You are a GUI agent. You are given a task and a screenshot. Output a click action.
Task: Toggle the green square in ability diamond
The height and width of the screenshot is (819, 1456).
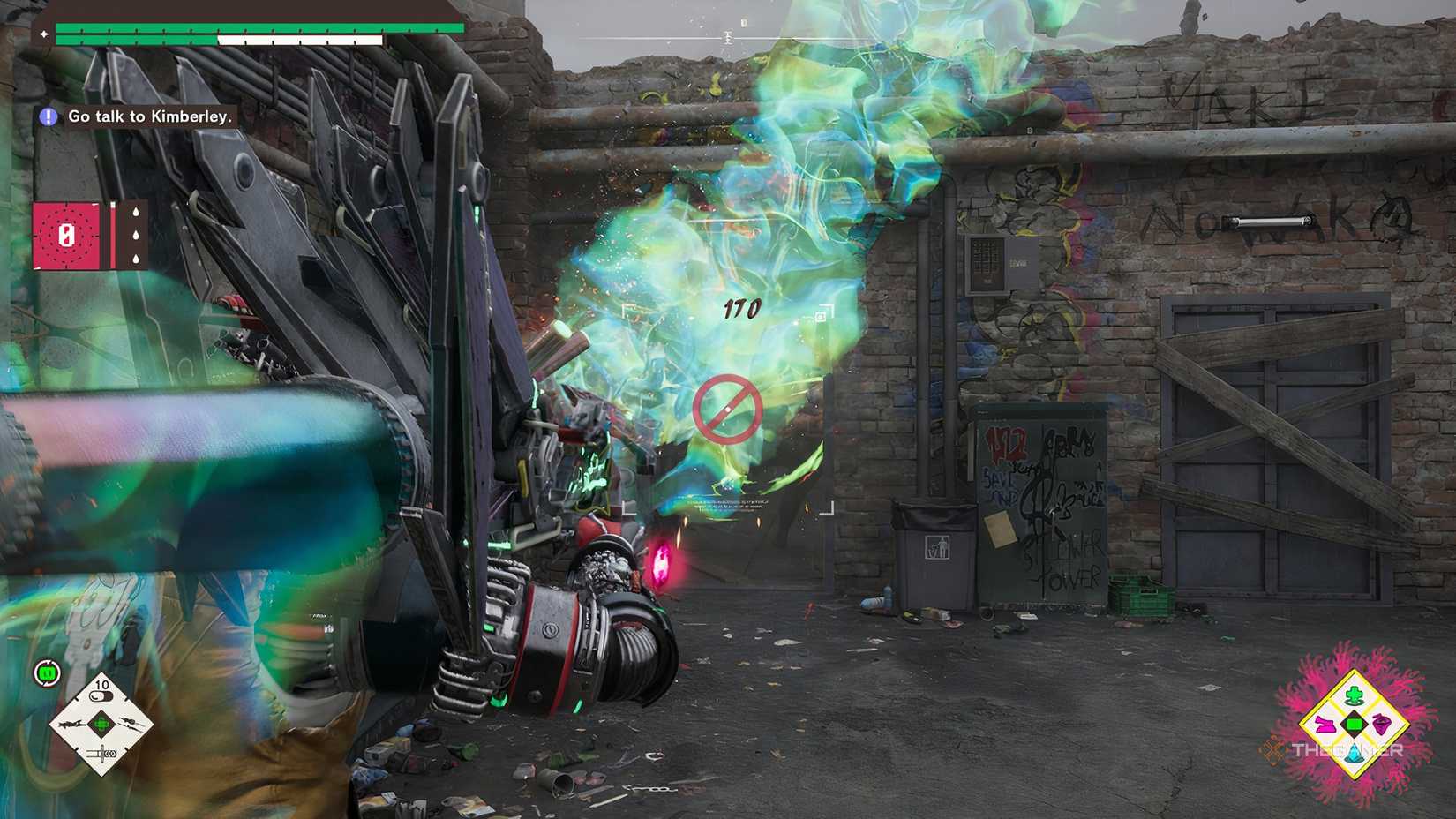[1354, 725]
